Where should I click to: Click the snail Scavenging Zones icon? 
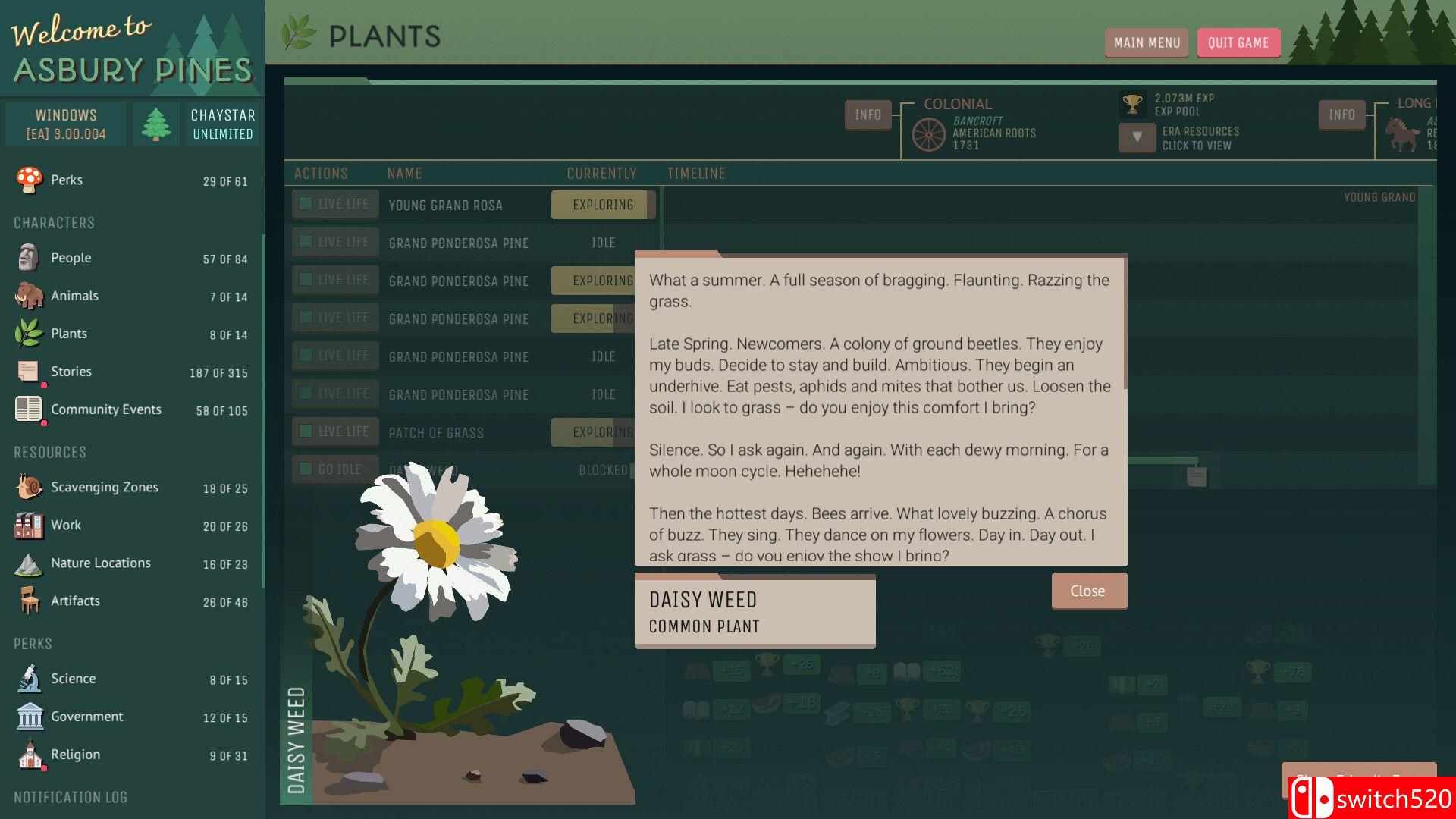click(29, 487)
